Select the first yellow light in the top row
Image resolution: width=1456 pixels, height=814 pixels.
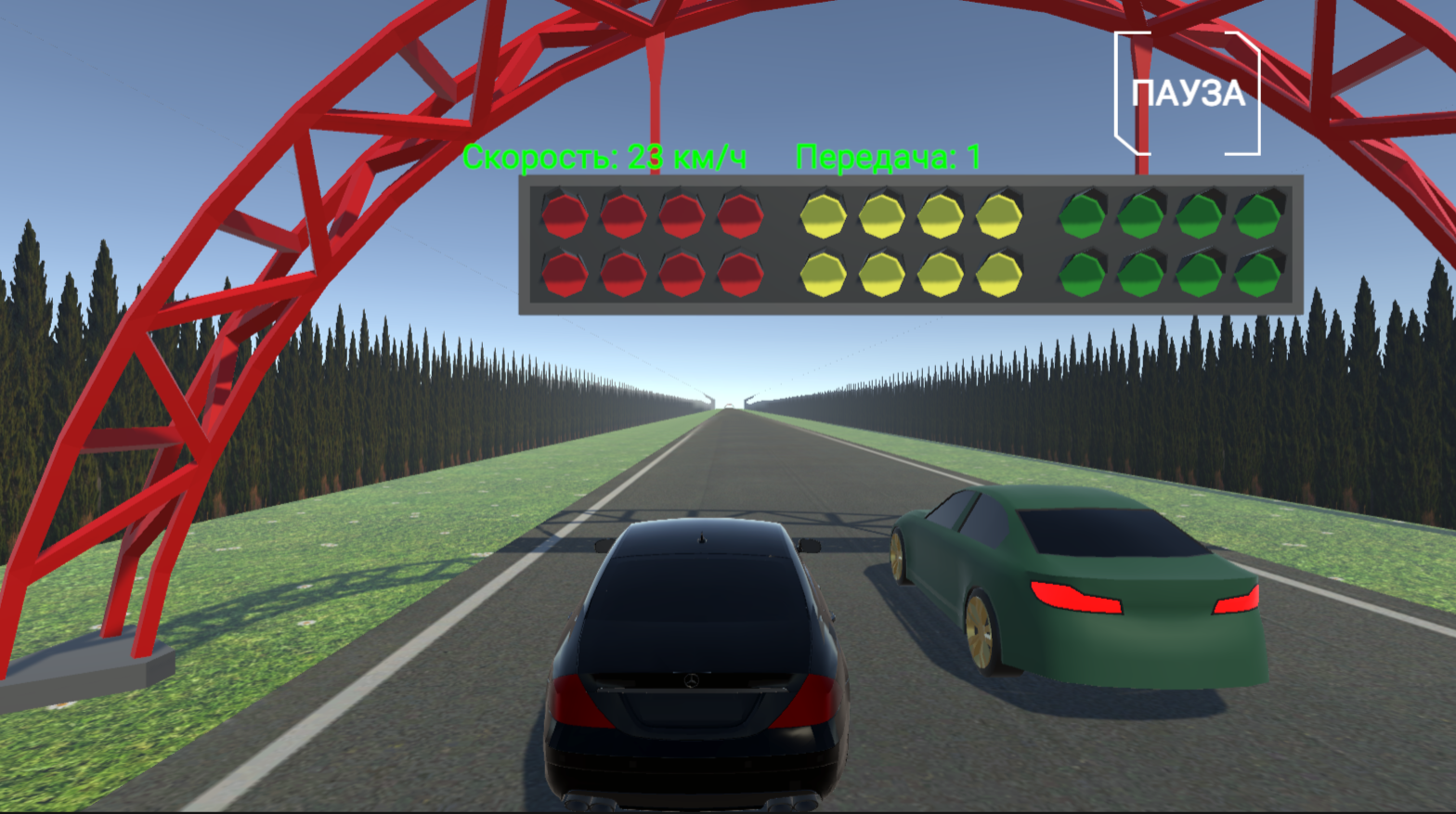[823, 214]
